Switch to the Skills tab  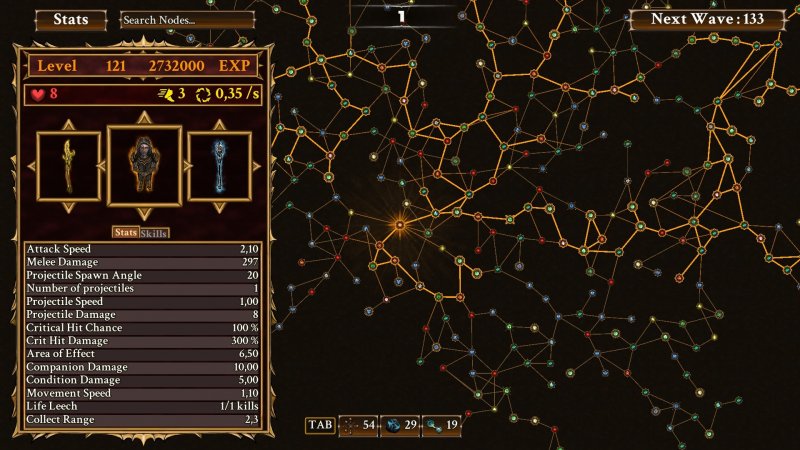[x=154, y=233]
